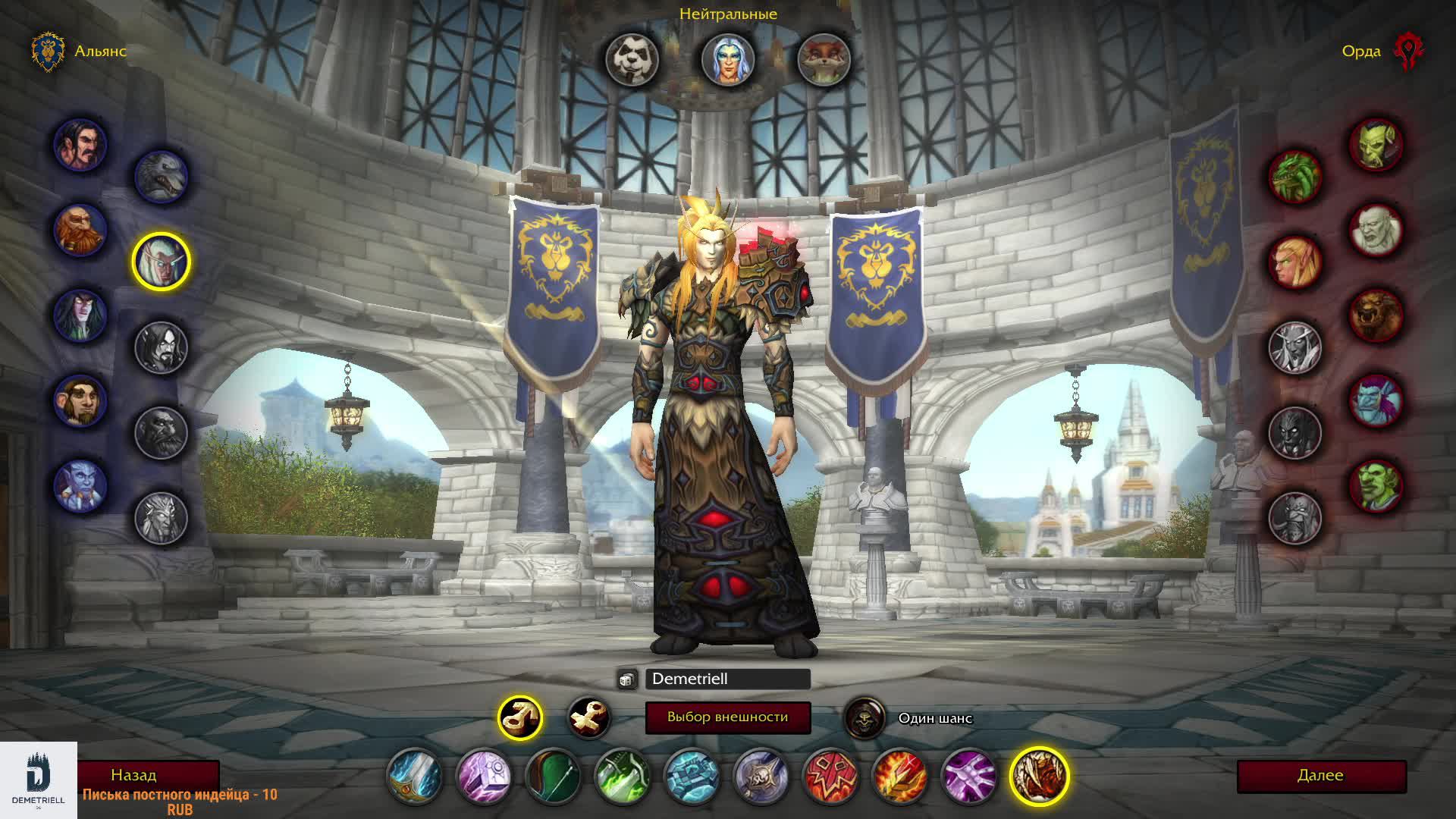Choose the Human race portrait

pyautogui.click(x=80, y=145)
